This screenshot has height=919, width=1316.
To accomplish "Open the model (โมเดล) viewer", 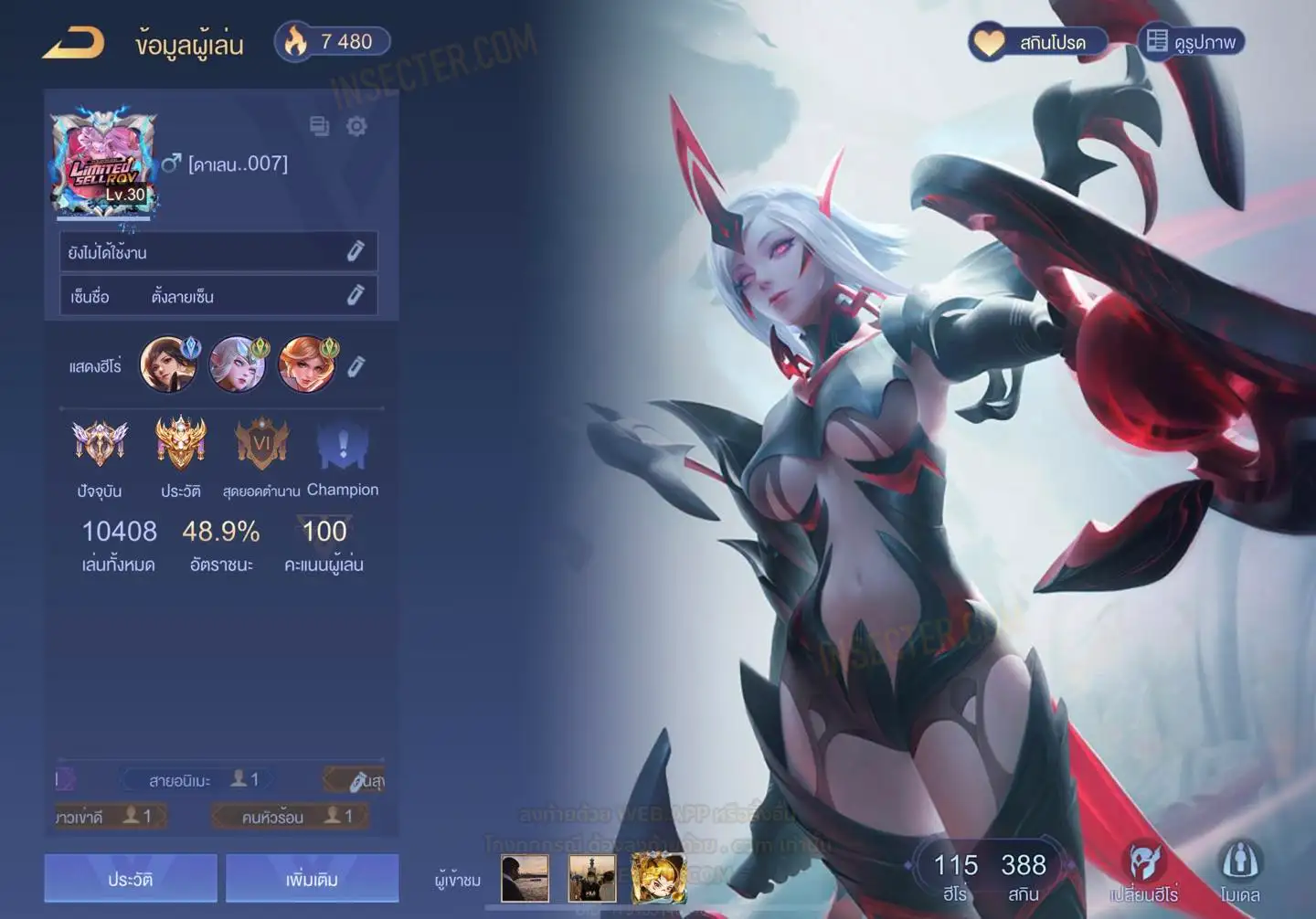I will [x=1239, y=872].
